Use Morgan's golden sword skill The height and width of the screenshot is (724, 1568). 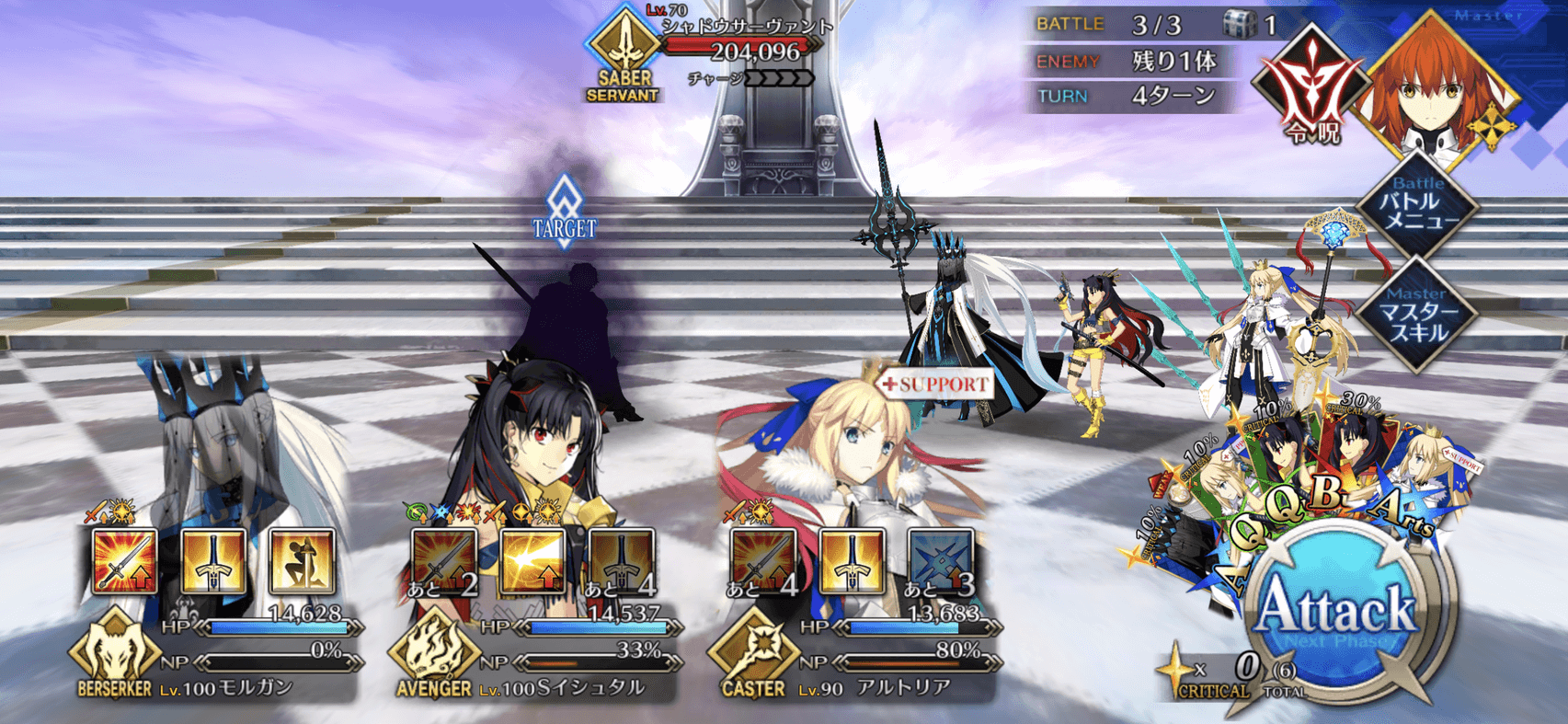pyautogui.click(x=213, y=560)
